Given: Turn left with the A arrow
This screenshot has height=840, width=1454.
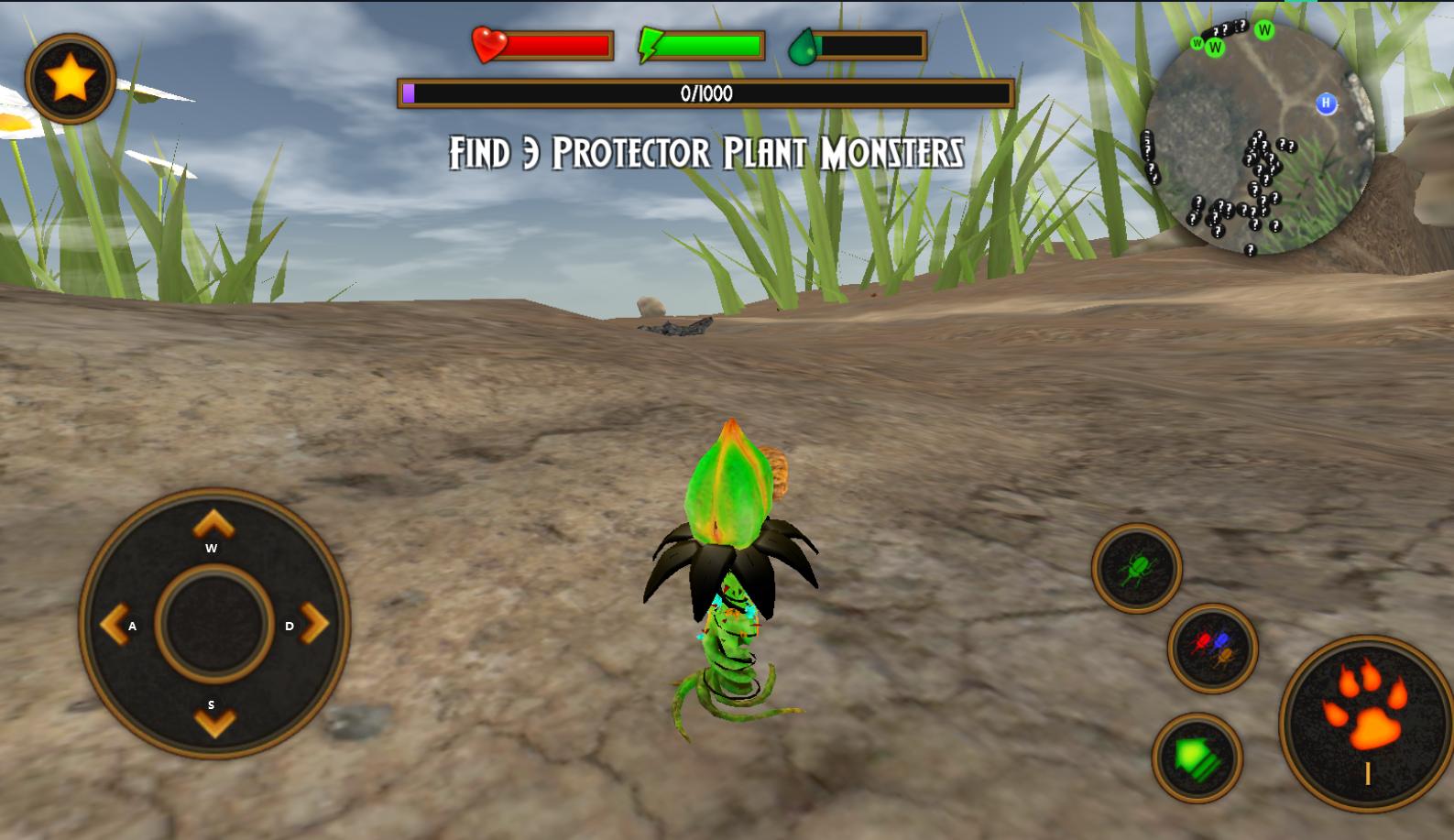Looking at the screenshot, I should 114,625.
